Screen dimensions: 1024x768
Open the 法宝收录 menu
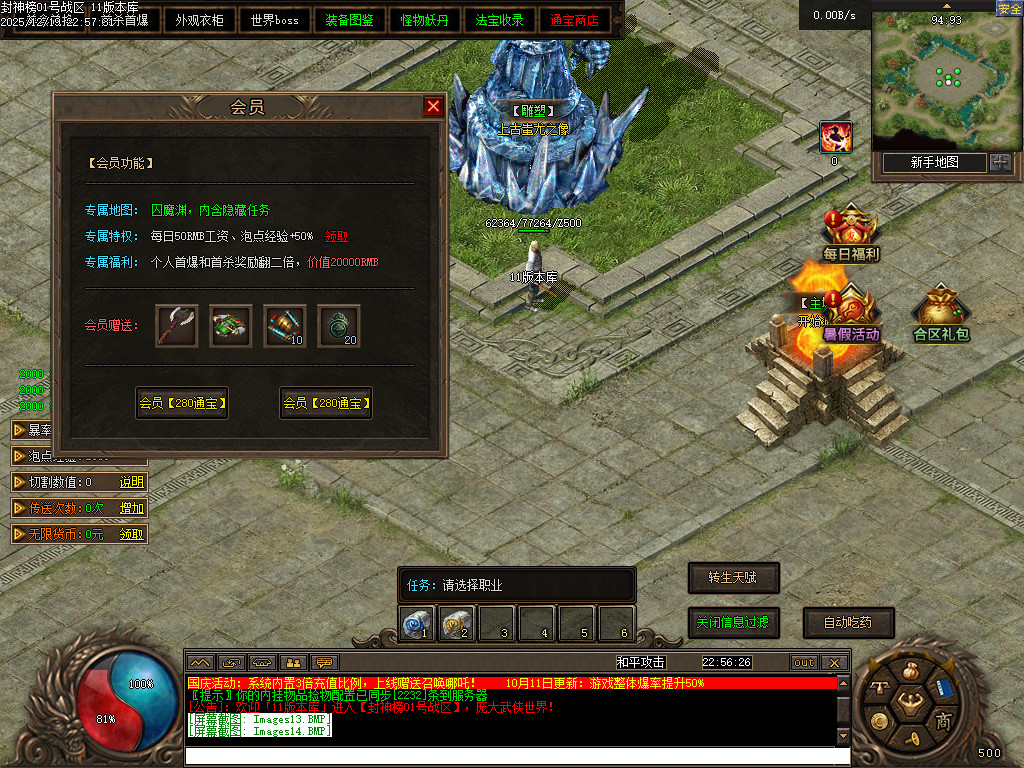pyautogui.click(x=500, y=20)
